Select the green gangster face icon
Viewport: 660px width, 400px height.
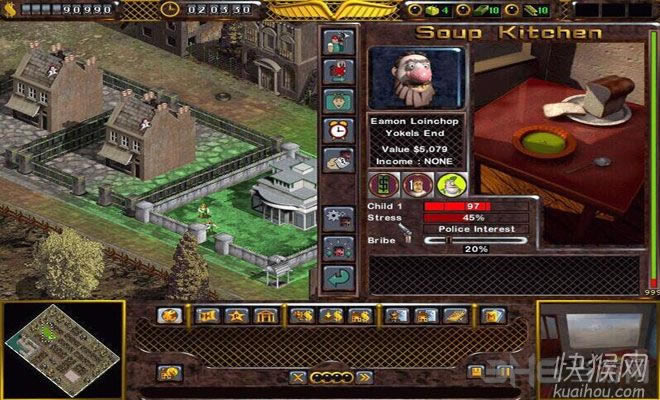[x=449, y=185]
